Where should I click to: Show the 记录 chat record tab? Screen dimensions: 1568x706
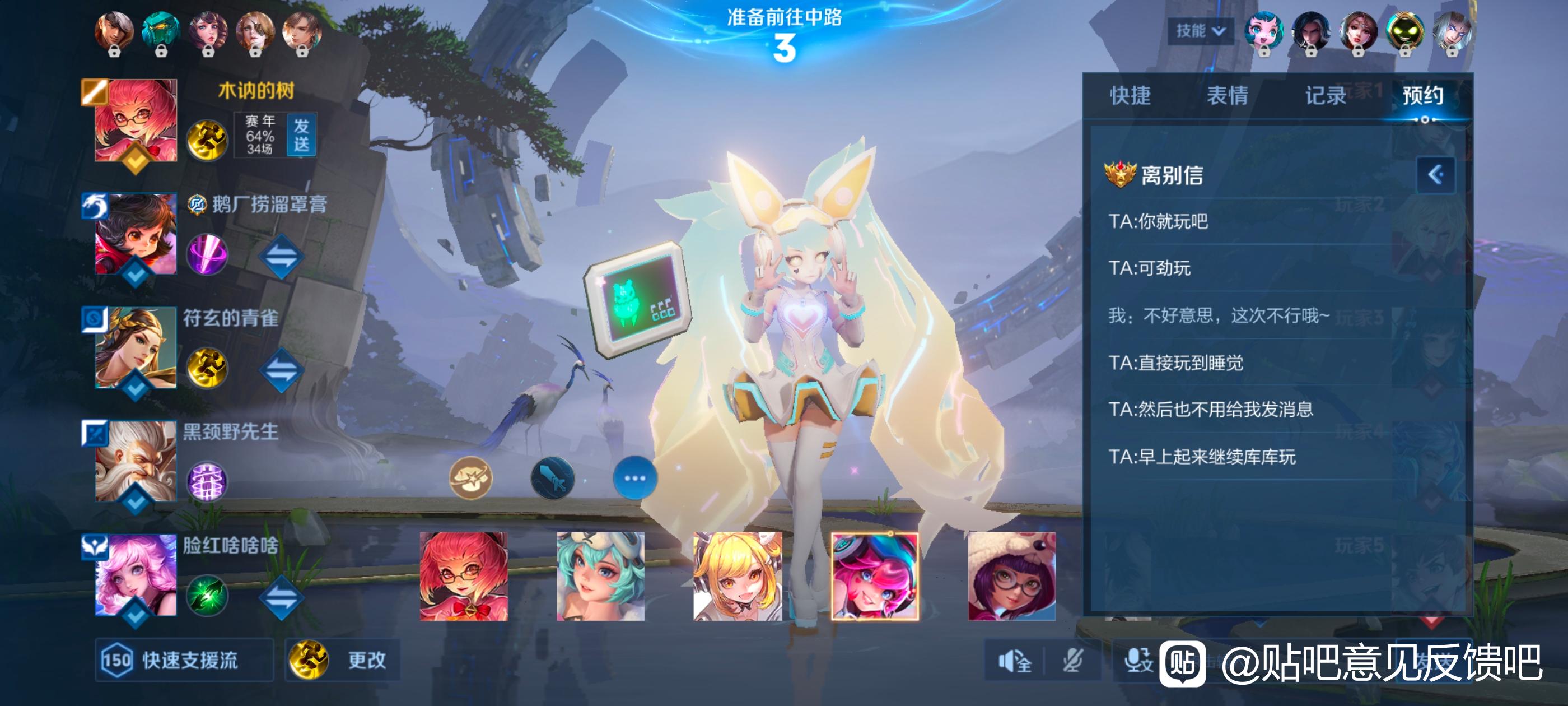1324,96
